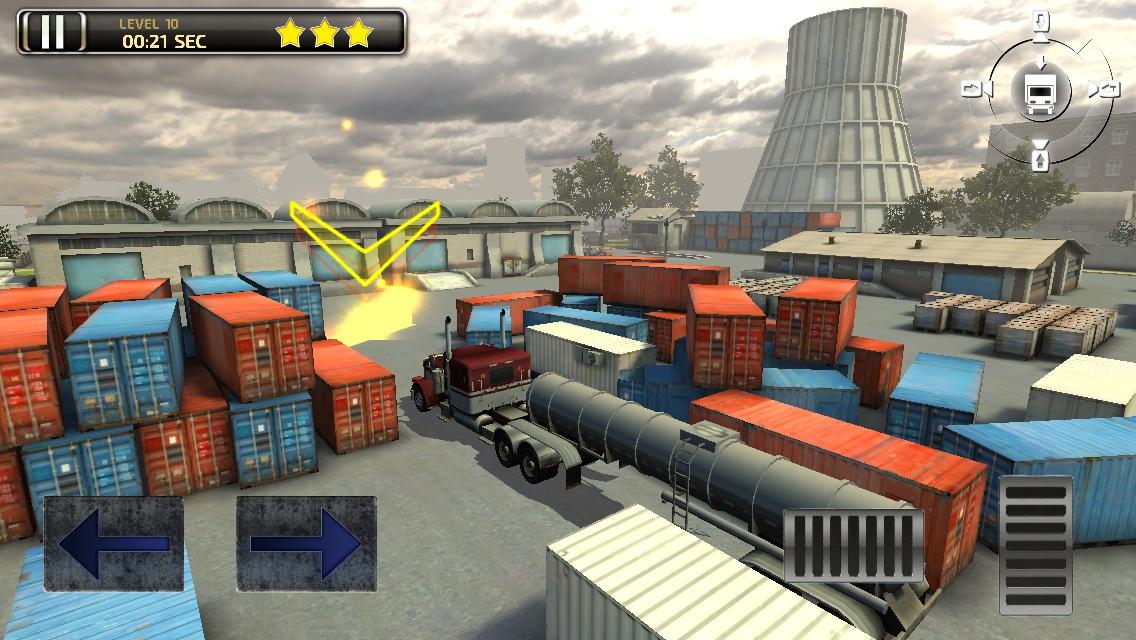Steer right with the right arrow button
The width and height of the screenshot is (1136, 640).
click(306, 543)
